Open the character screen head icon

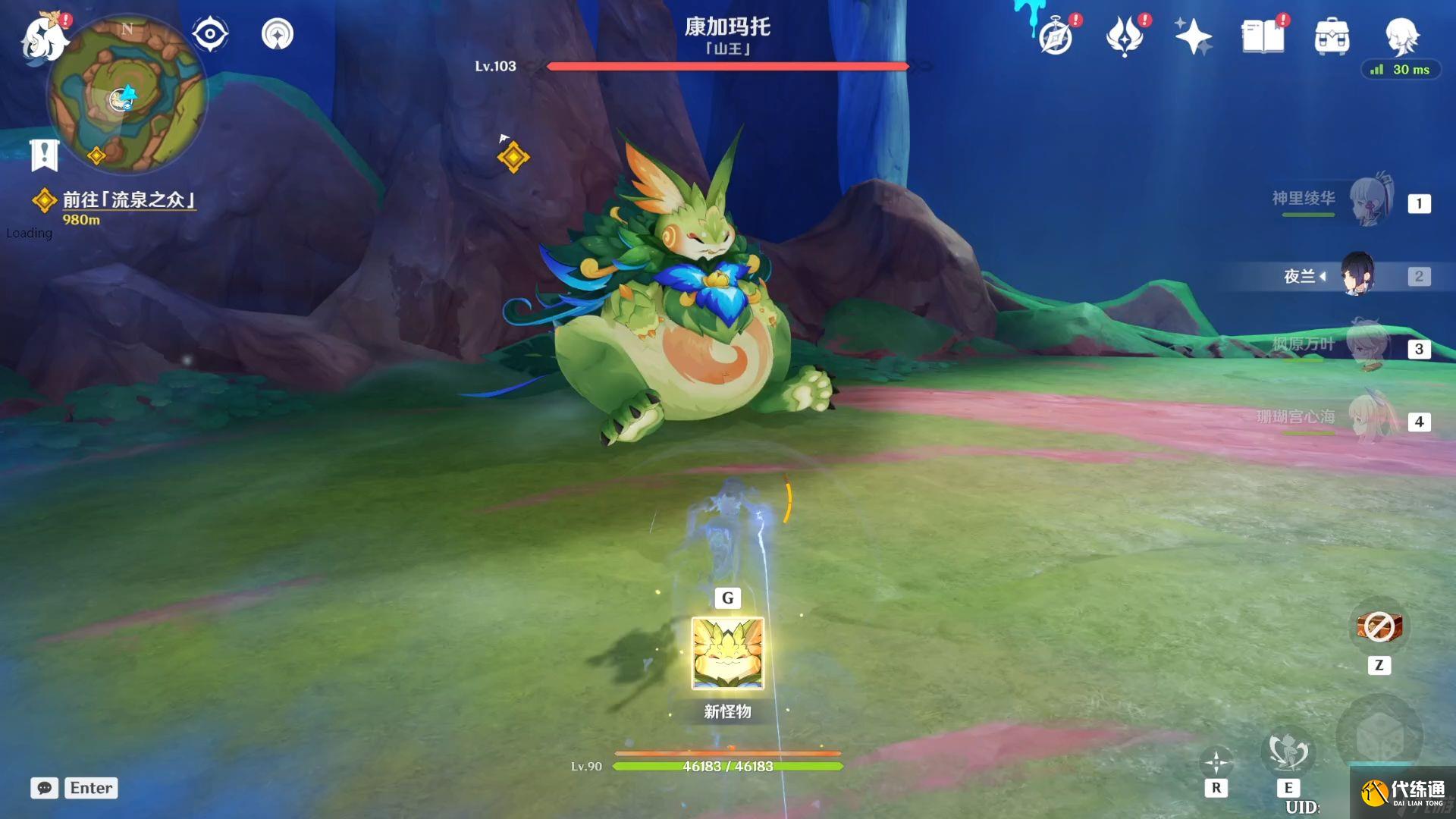click(1401, 36)
